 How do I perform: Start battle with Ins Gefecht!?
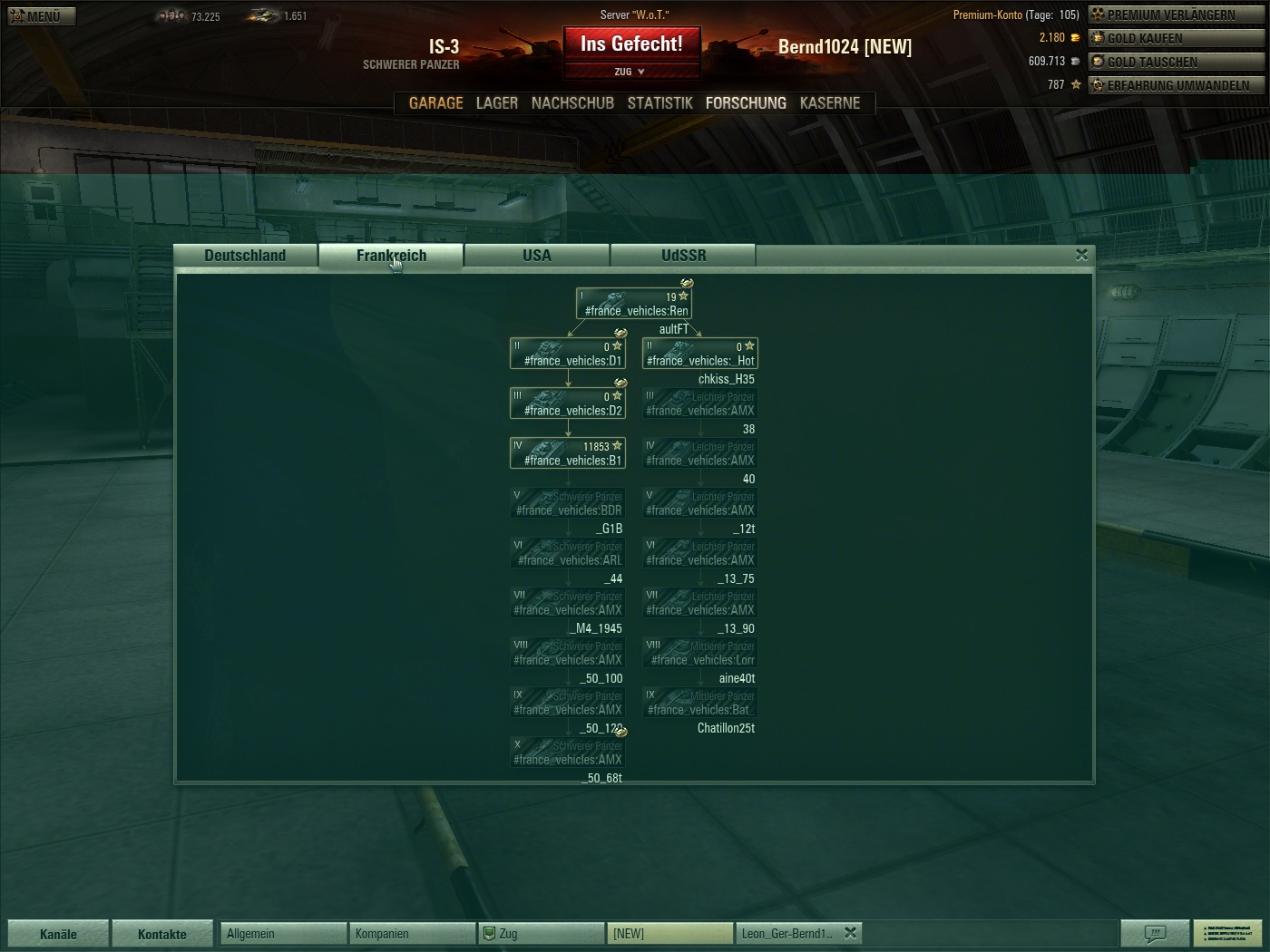point(631,44)
